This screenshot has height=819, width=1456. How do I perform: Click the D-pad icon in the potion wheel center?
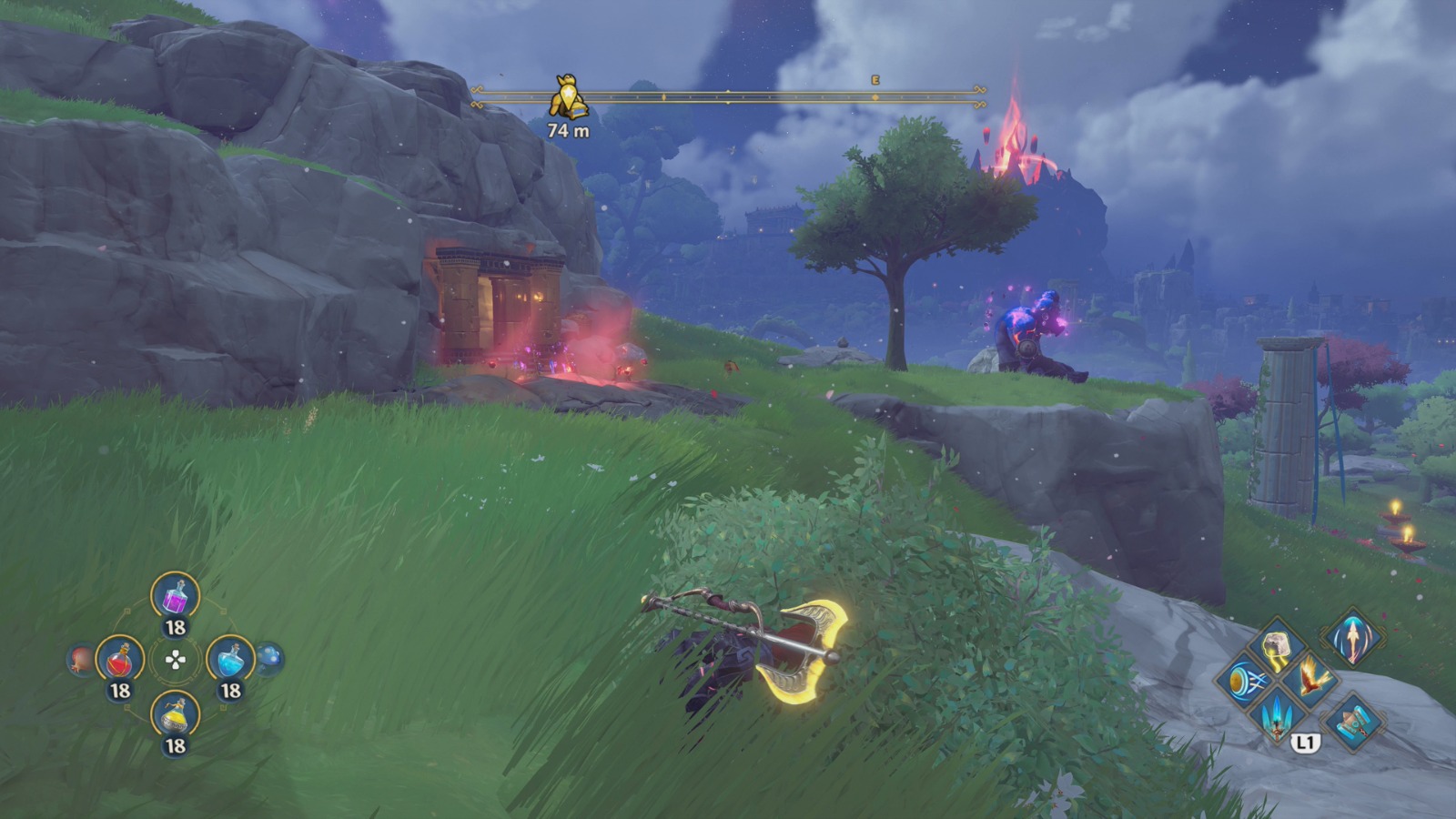pos(175,660)
